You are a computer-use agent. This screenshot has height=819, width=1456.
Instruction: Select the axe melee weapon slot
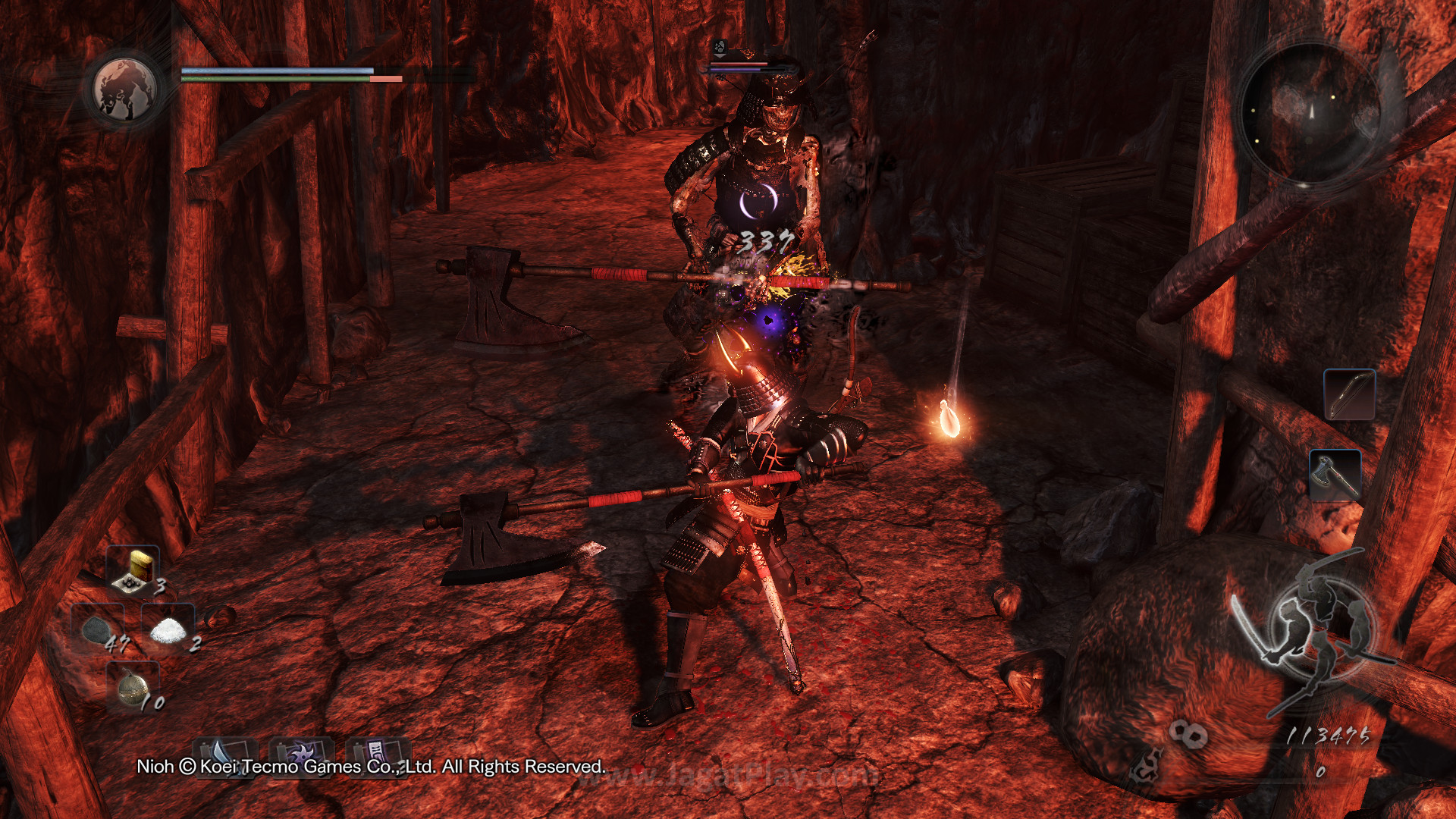pyautogui.click(x=1335, y=475)
